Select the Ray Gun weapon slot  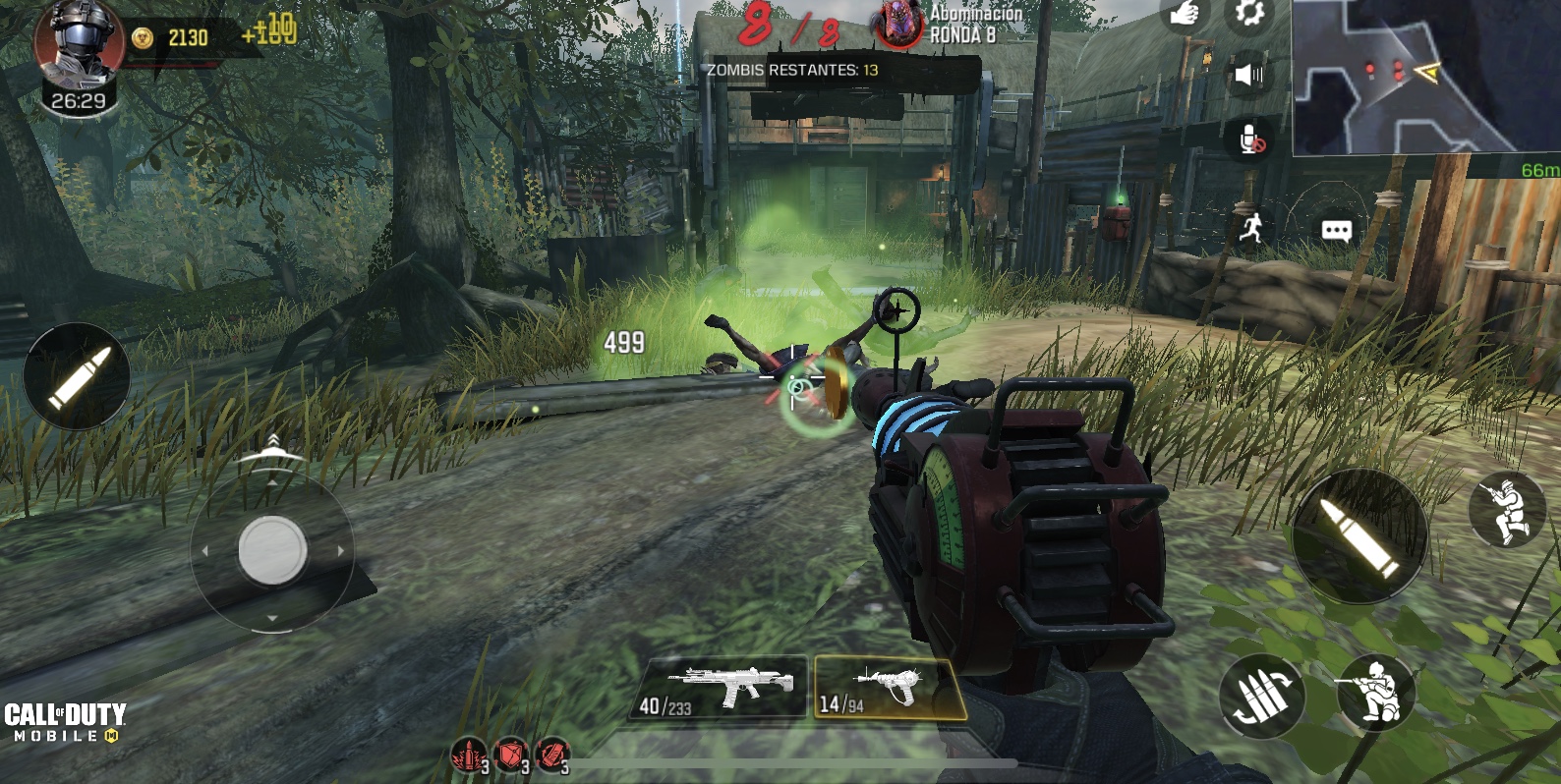[x=887, y=688]
